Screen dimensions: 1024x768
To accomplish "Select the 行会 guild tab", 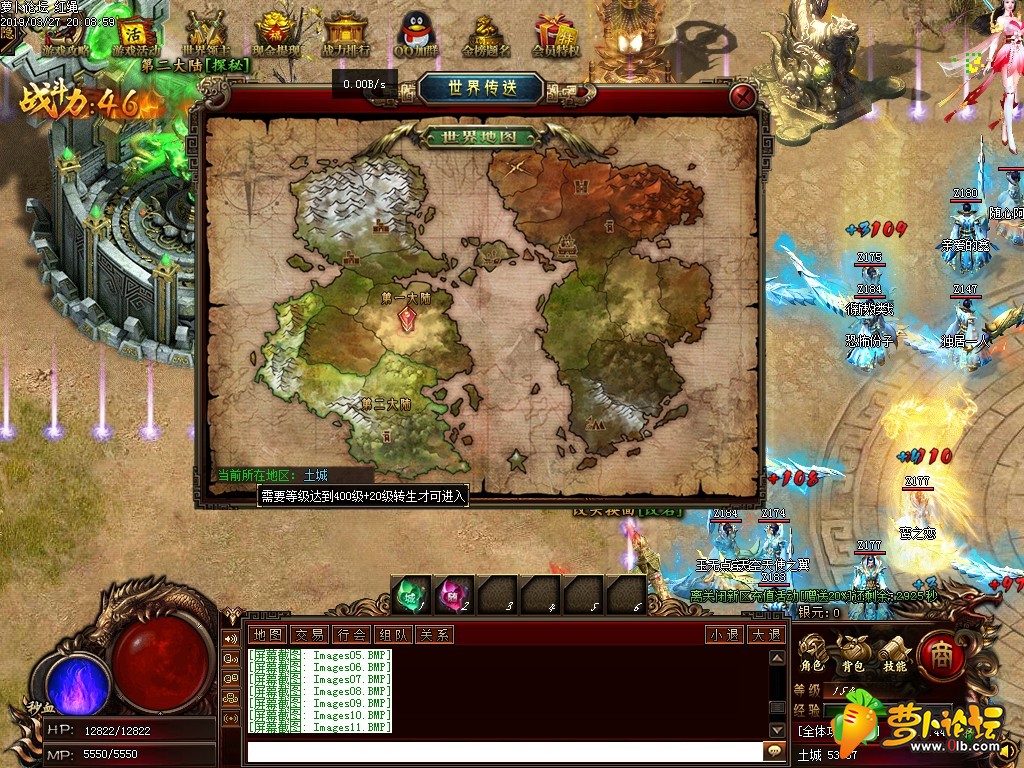I will coord(351,634).
